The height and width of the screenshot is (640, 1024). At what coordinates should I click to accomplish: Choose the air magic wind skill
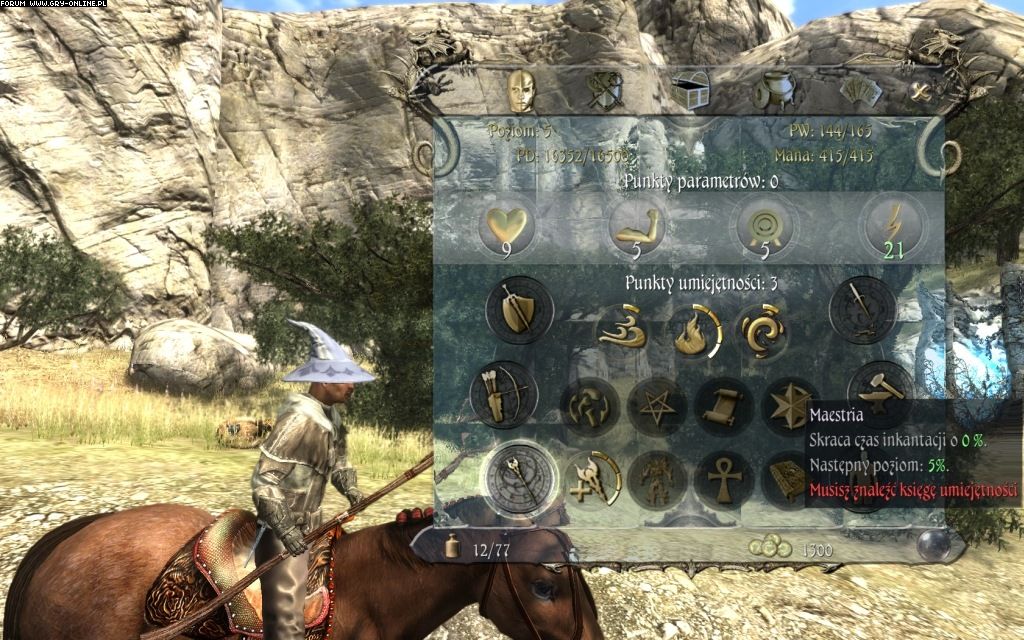click(623, 333)
